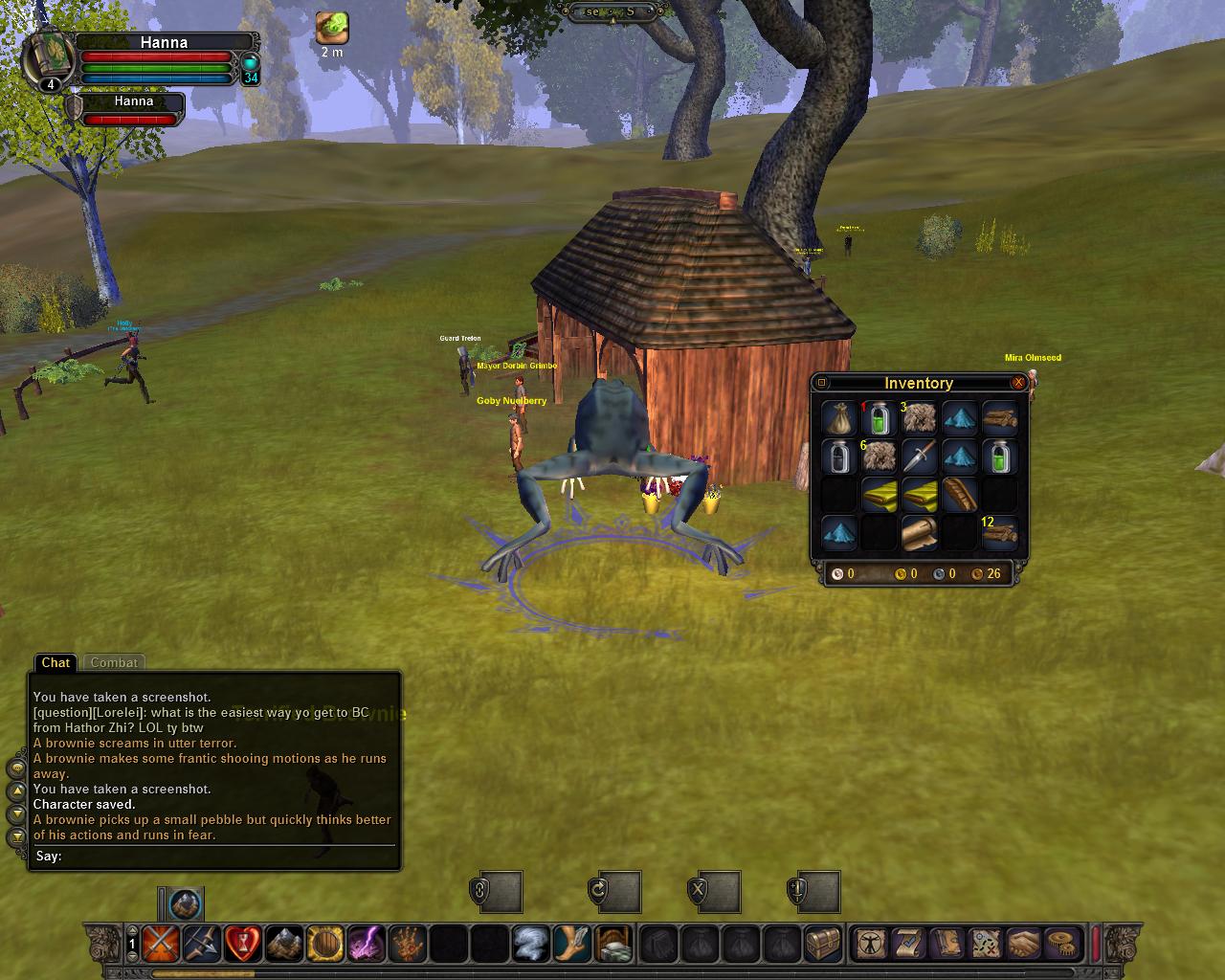Toggle the speech bubble filter beside the chat window
This screenshot has height=980, width=1225.
click(x=15, y=768)
